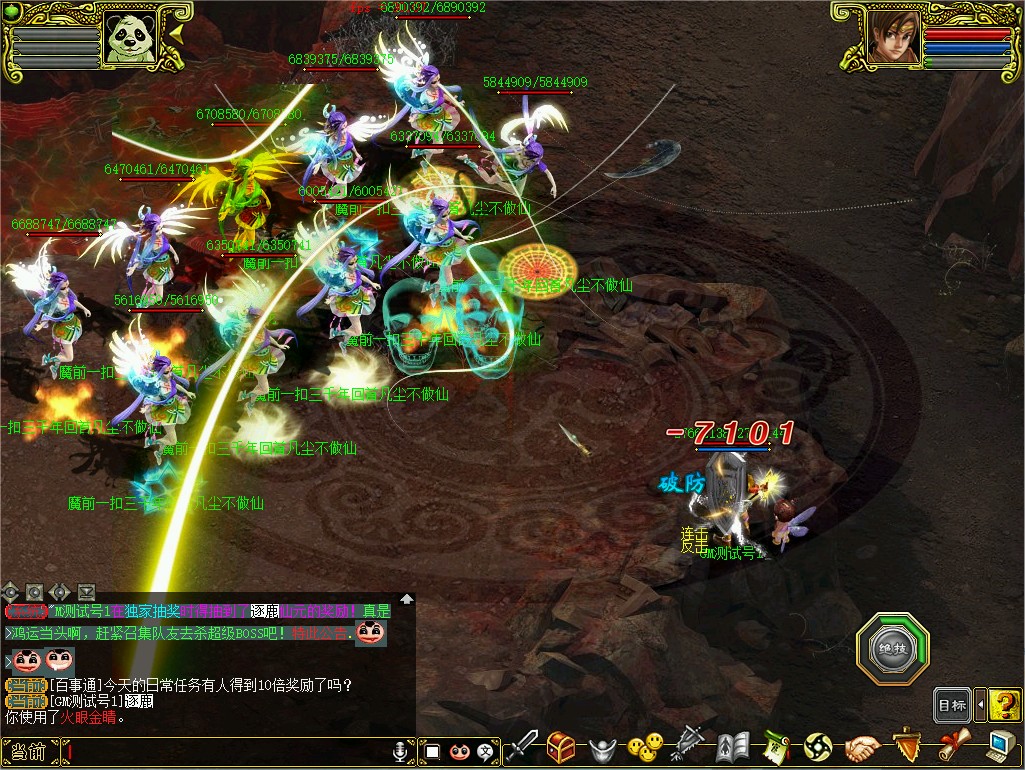
Task: Open the yellow question mark help icon
Action: pos(1004,705)
